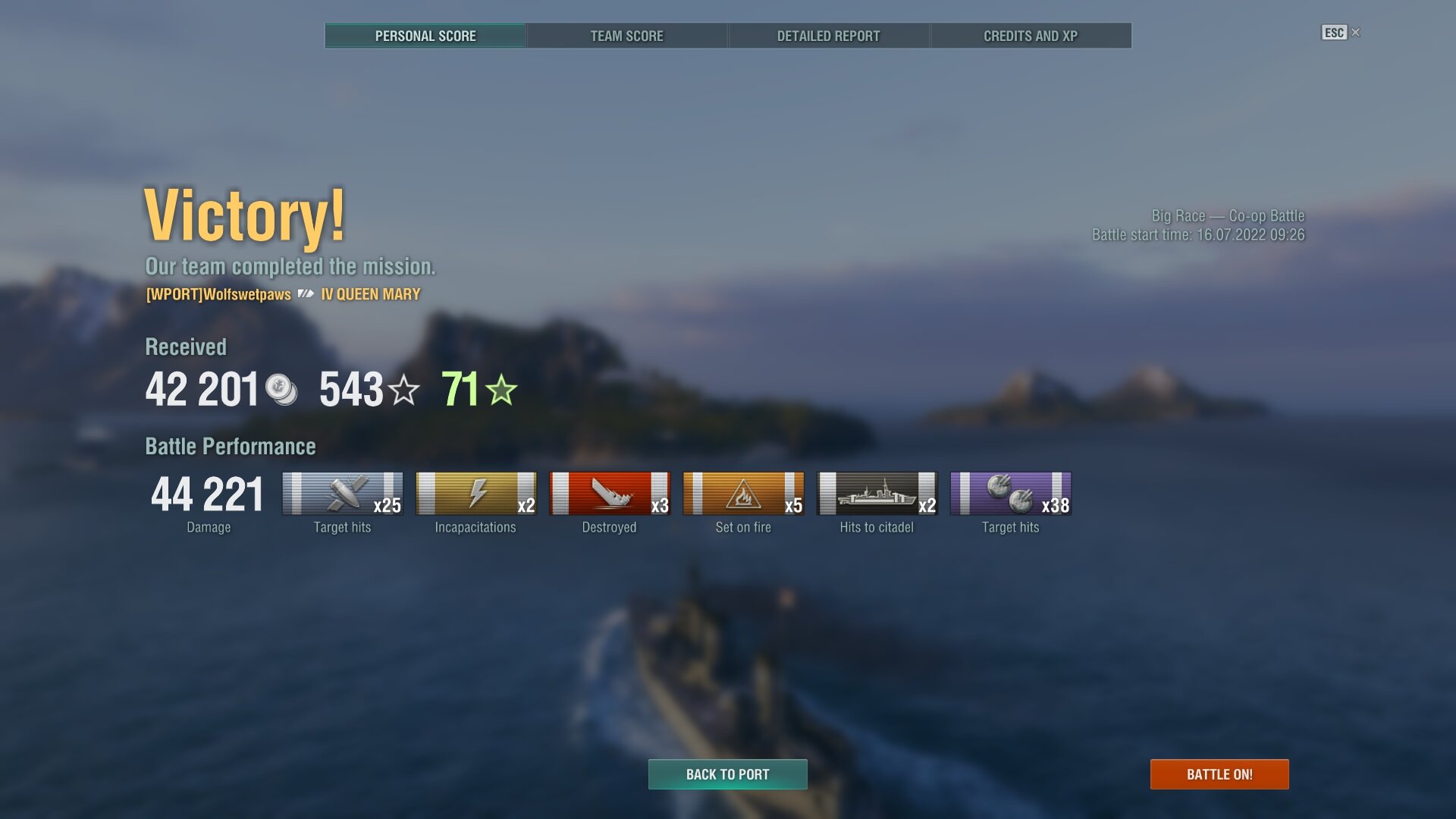The height and width of the screenshot is (819, 1456).
Task: Start another match with Battle On!
Action: (1219, 774)
